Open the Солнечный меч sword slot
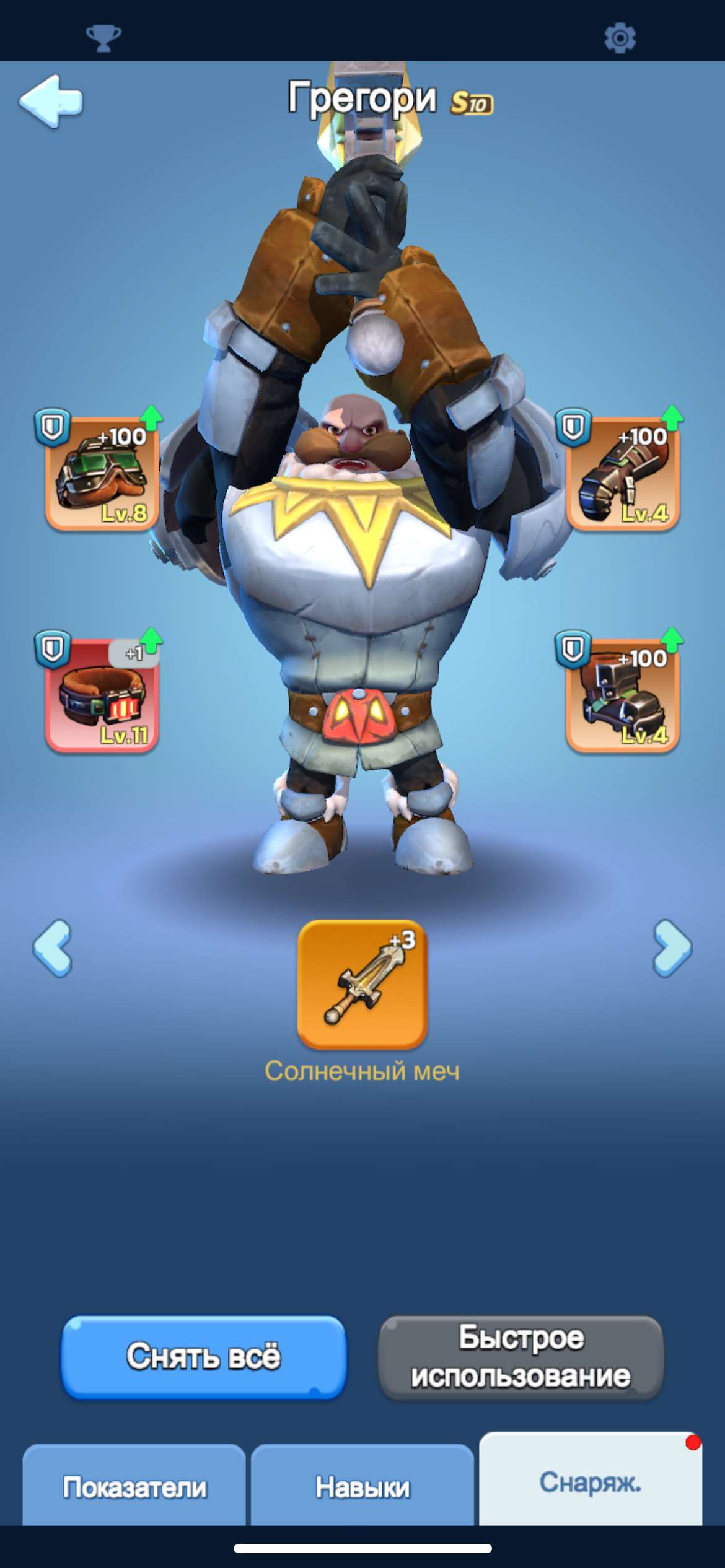Screen dimensions: 725x1568 coord(362,985)
